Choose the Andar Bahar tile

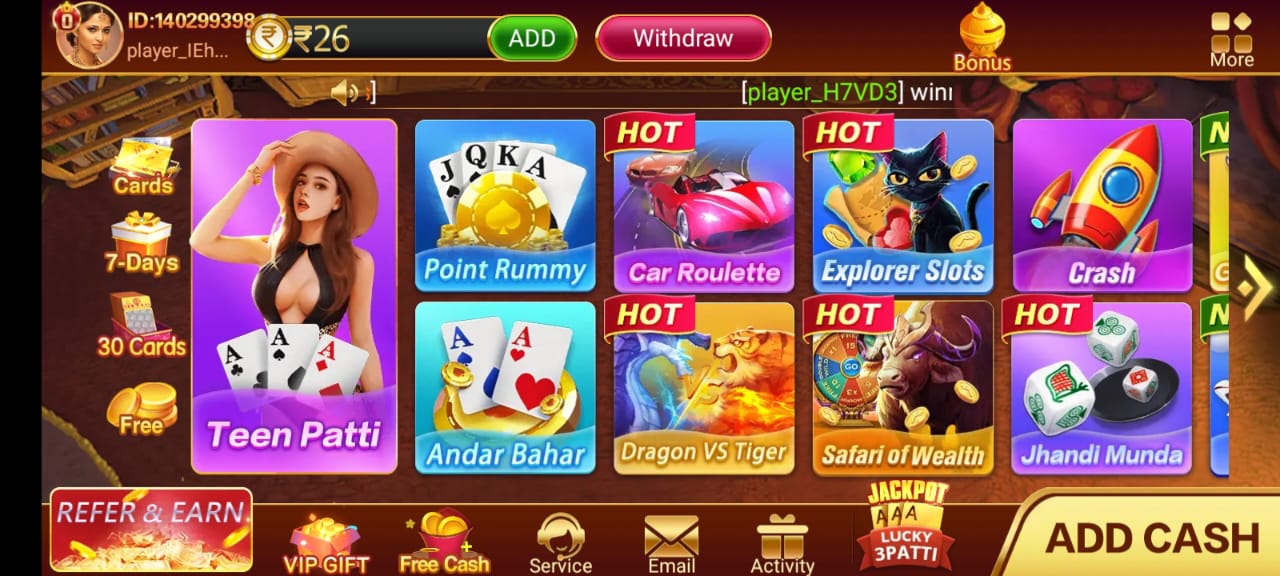505,387
